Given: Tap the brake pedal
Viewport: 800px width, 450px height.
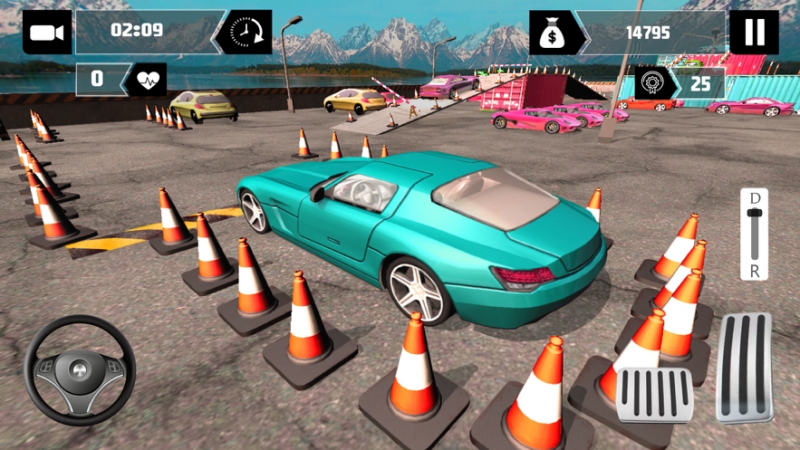Looking at the screenshot, I should (x=655, y=394).
